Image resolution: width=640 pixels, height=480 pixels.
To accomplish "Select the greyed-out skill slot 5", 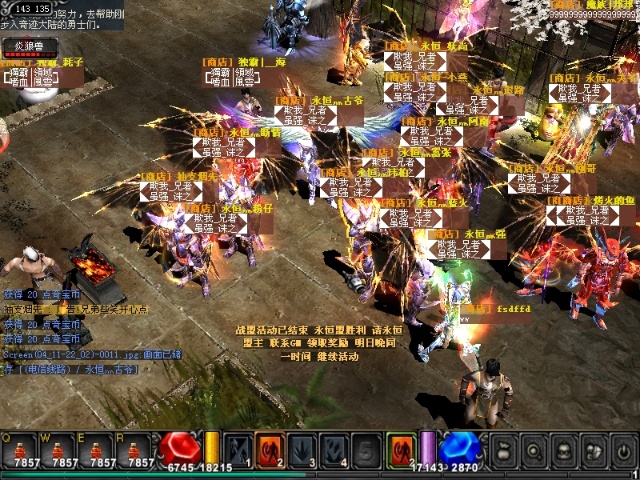I will point(368,447).
